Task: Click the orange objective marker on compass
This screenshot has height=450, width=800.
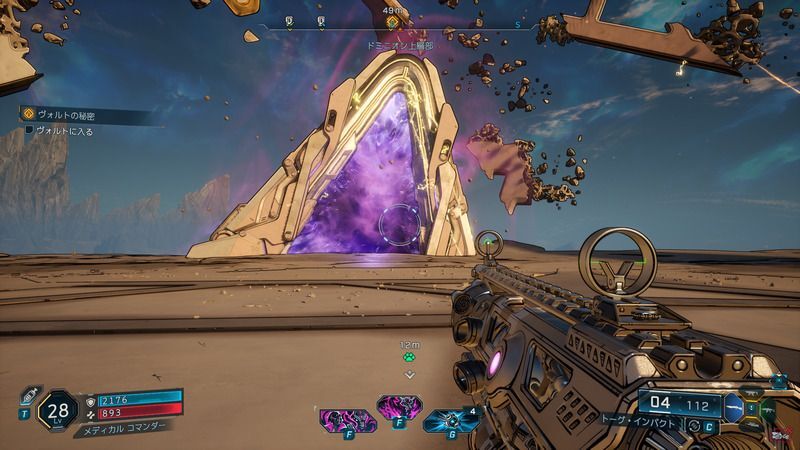Action: tap(392, 20)
